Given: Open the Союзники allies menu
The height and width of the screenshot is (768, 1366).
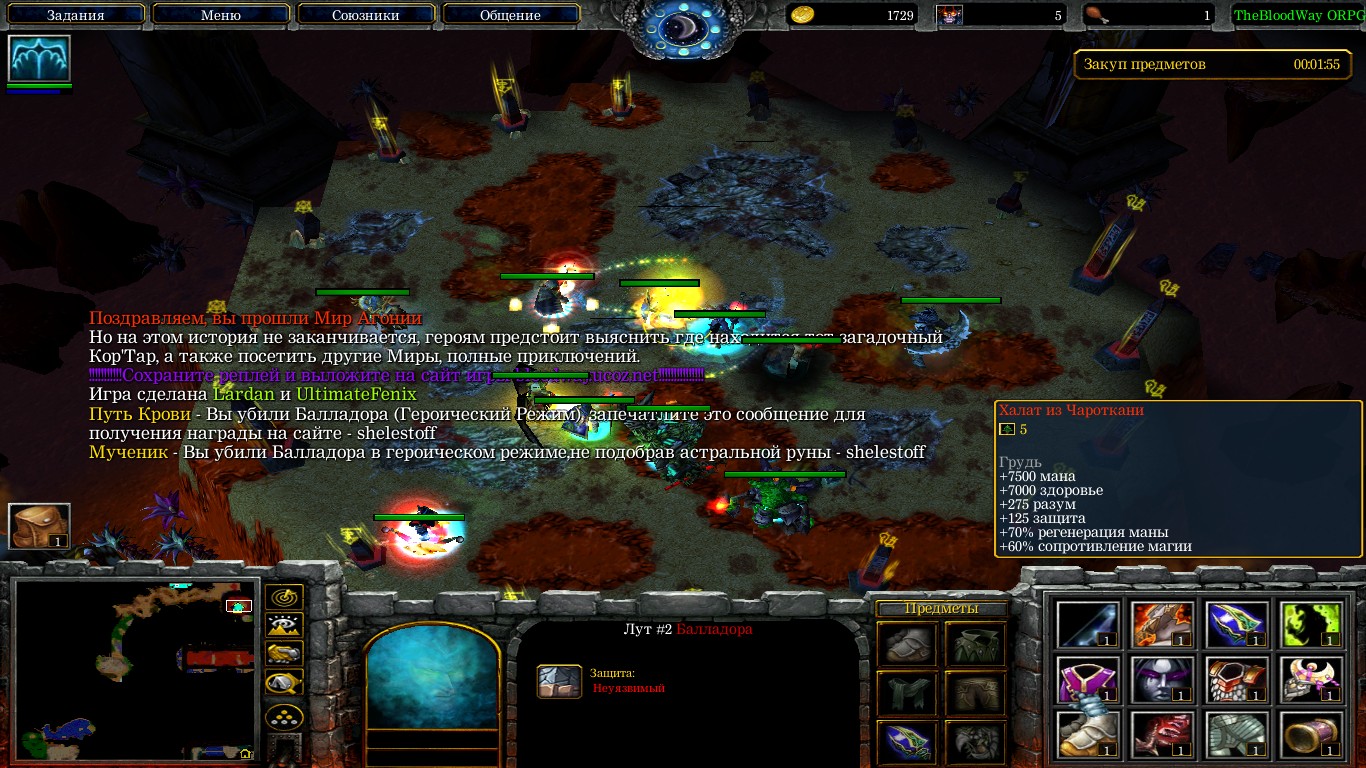Looking at the screenshot, I should click(364, 15).
